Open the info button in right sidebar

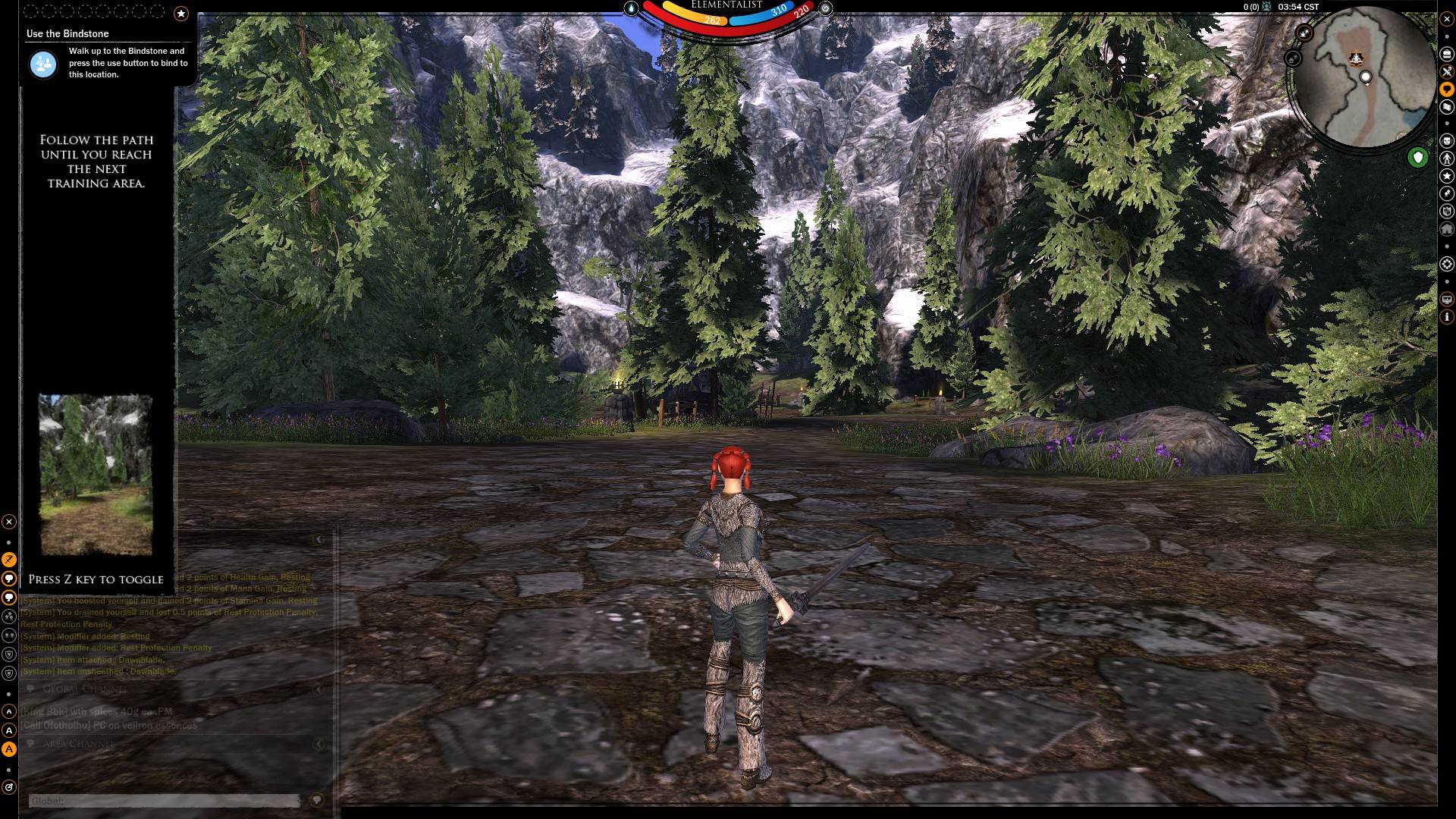(1447, 317)
